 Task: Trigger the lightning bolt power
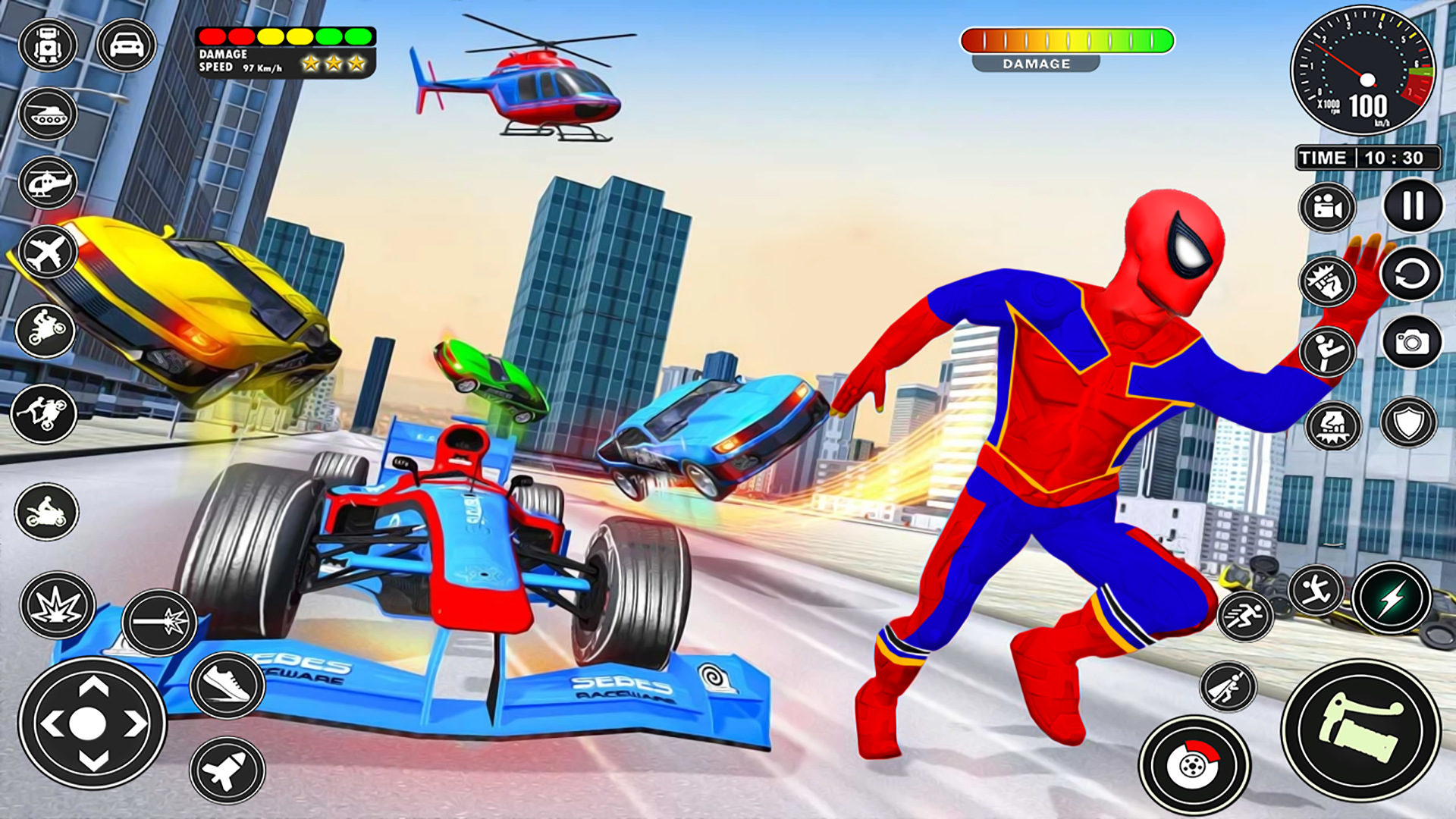click(x=1392, y=599)
